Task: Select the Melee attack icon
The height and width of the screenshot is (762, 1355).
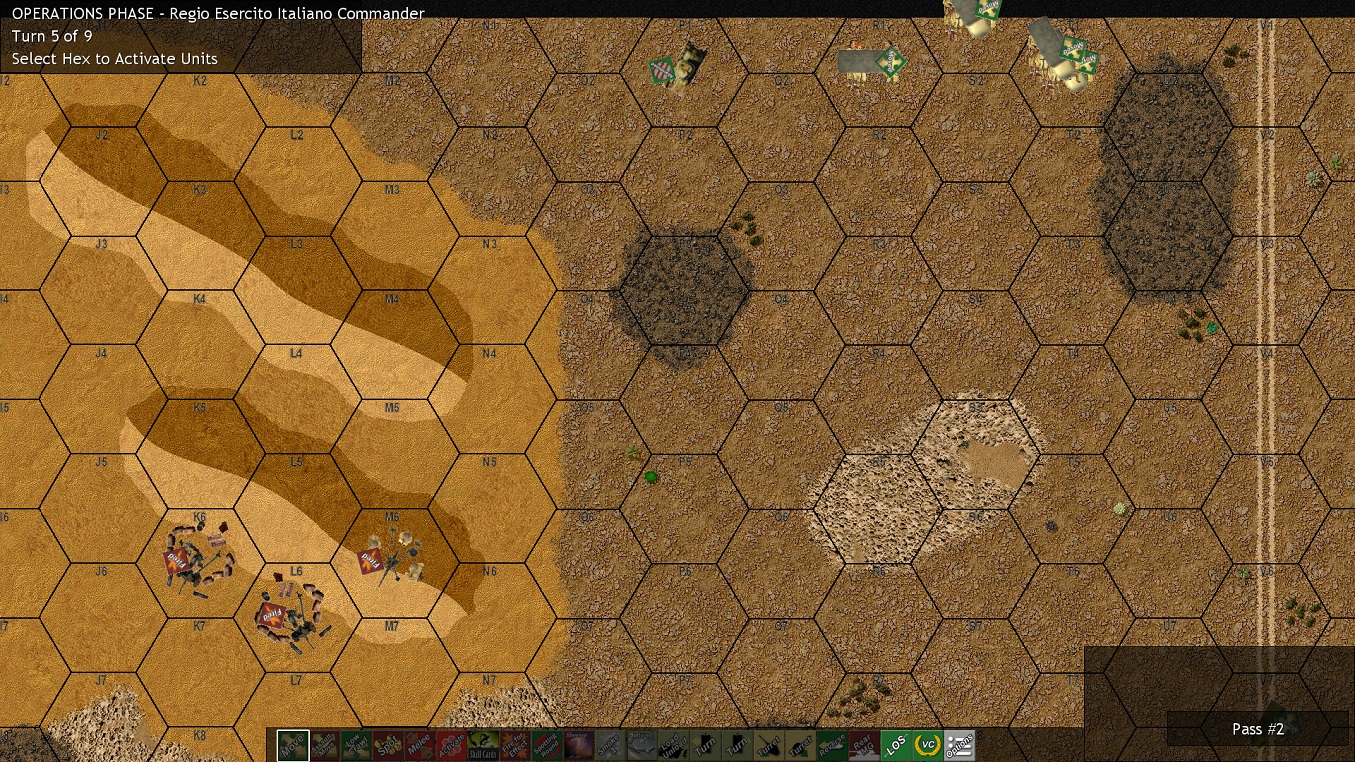Action: (x=422, y=745)
